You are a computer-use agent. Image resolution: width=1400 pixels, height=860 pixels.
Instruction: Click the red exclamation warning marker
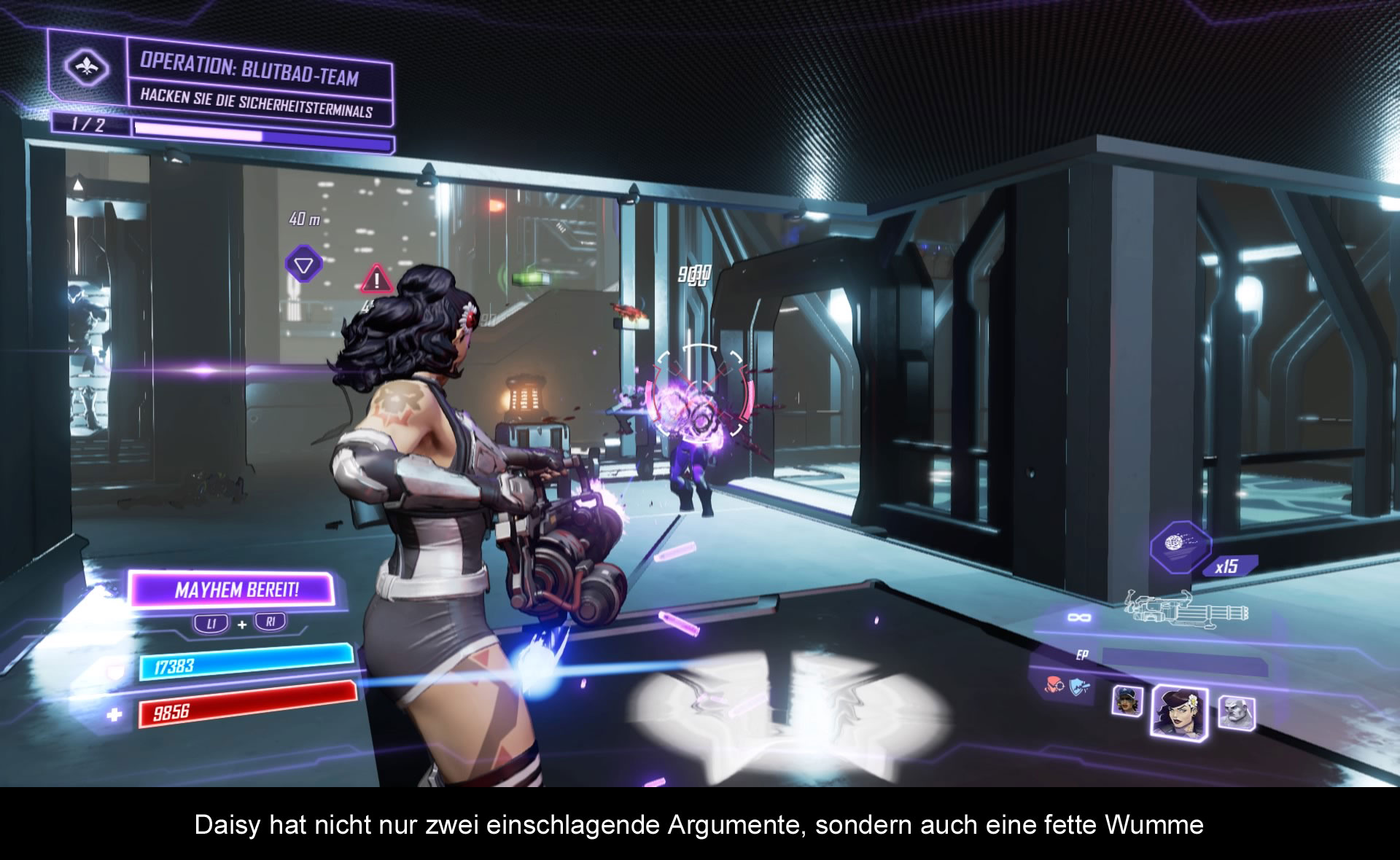pos(376,279)
